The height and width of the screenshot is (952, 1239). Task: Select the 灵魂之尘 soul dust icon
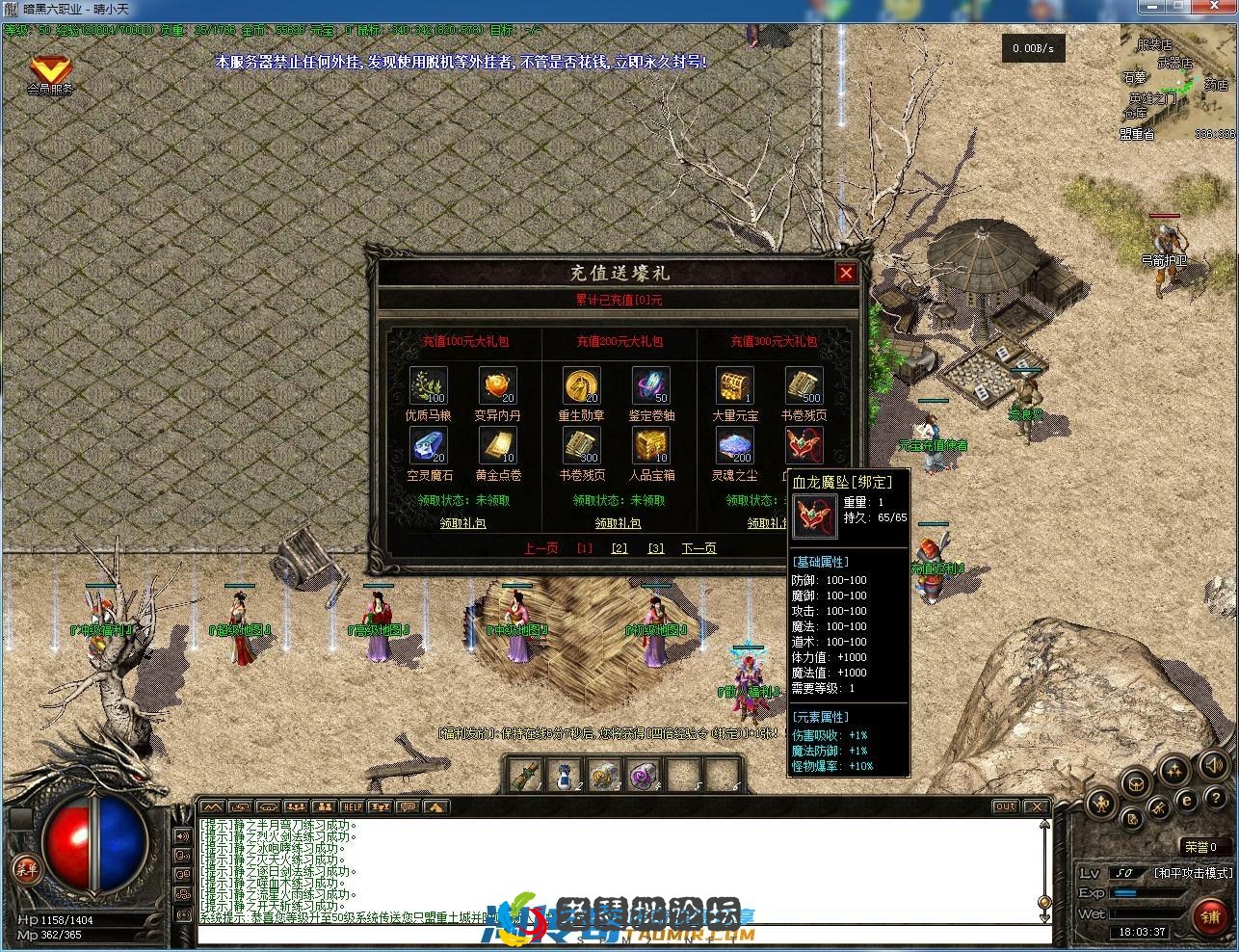click(x=734, y=445)
